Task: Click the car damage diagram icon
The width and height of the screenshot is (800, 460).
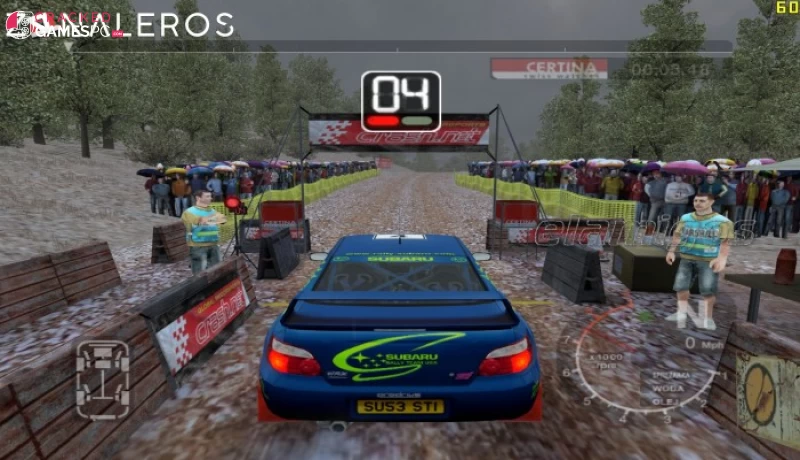Action: (x=103, y=379)
